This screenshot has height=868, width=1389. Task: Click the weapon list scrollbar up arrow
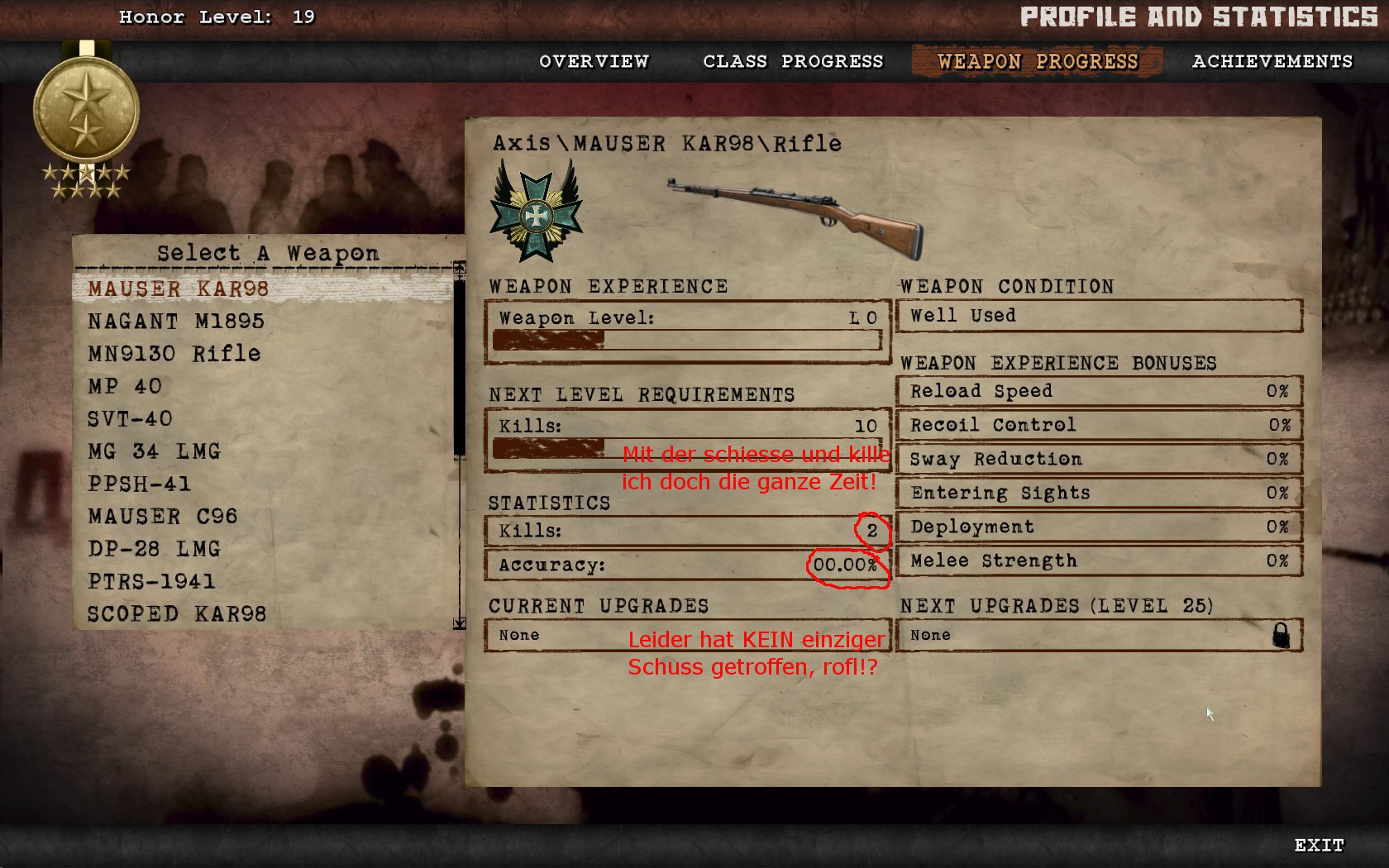(x=460, y=267)
